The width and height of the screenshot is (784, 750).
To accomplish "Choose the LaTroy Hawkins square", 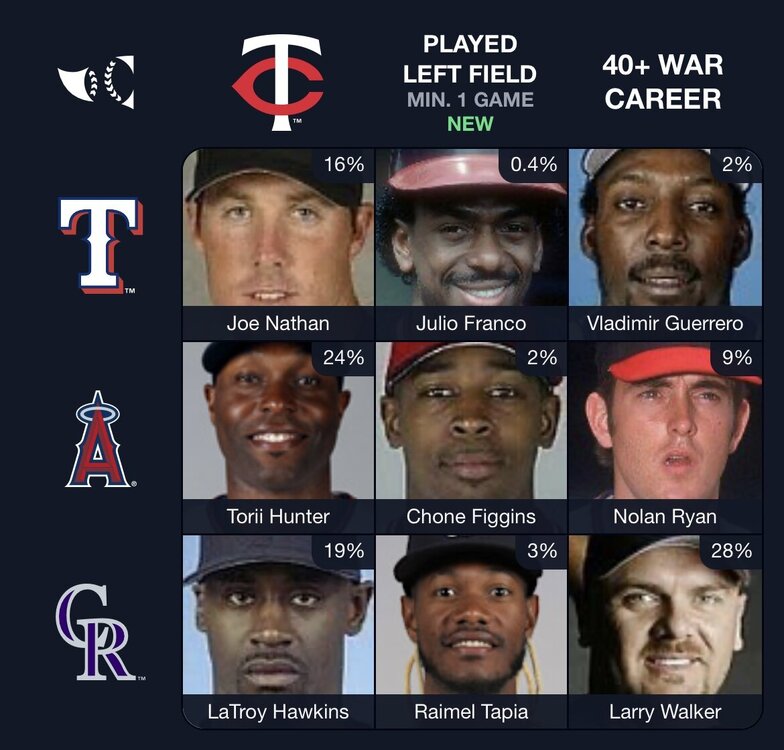I will coord(278,630).
